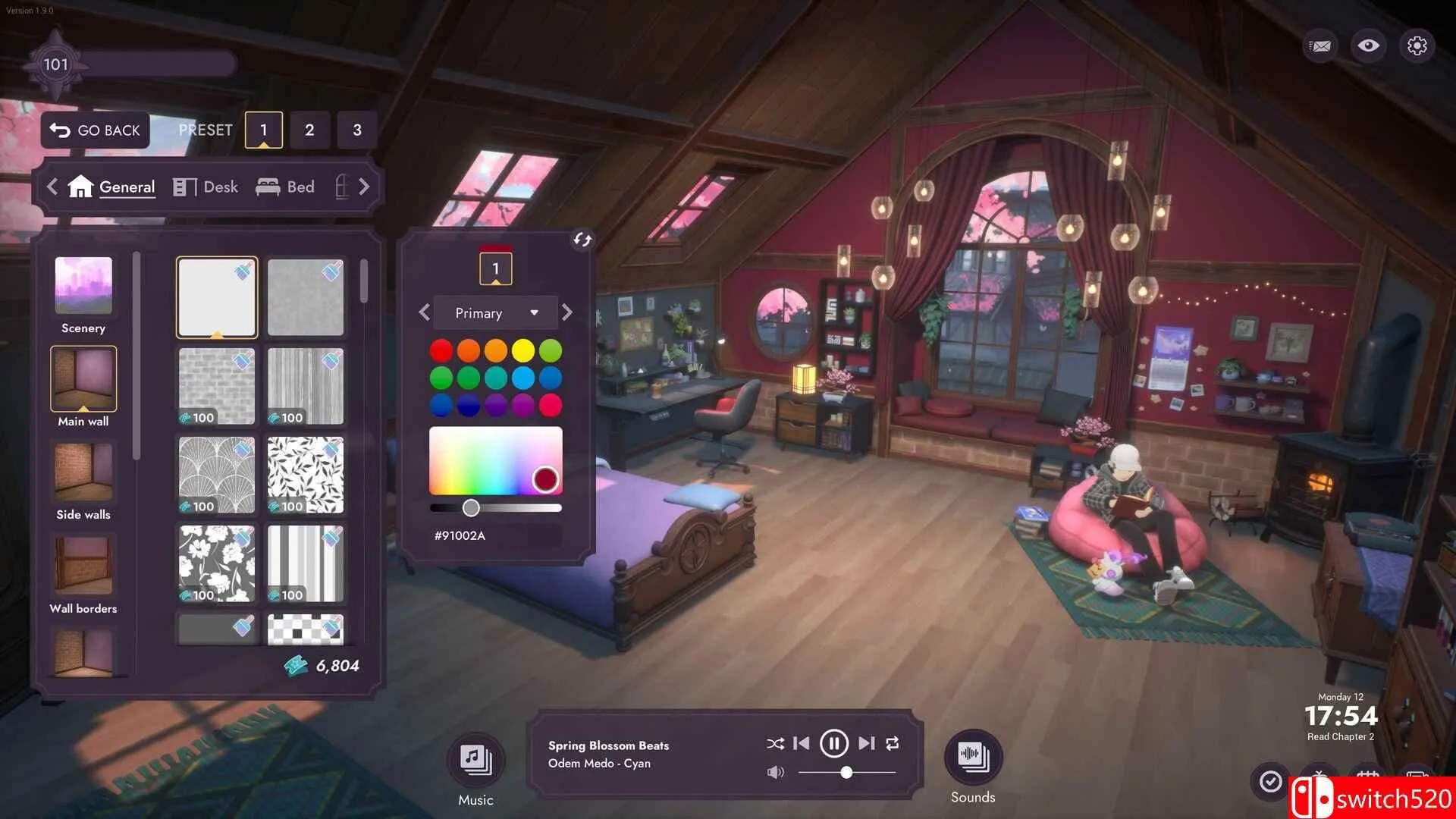The height and width of the screenshot is (819, 1456).
Task: Open the Bed category tab
Action: (x=285, y=187)
